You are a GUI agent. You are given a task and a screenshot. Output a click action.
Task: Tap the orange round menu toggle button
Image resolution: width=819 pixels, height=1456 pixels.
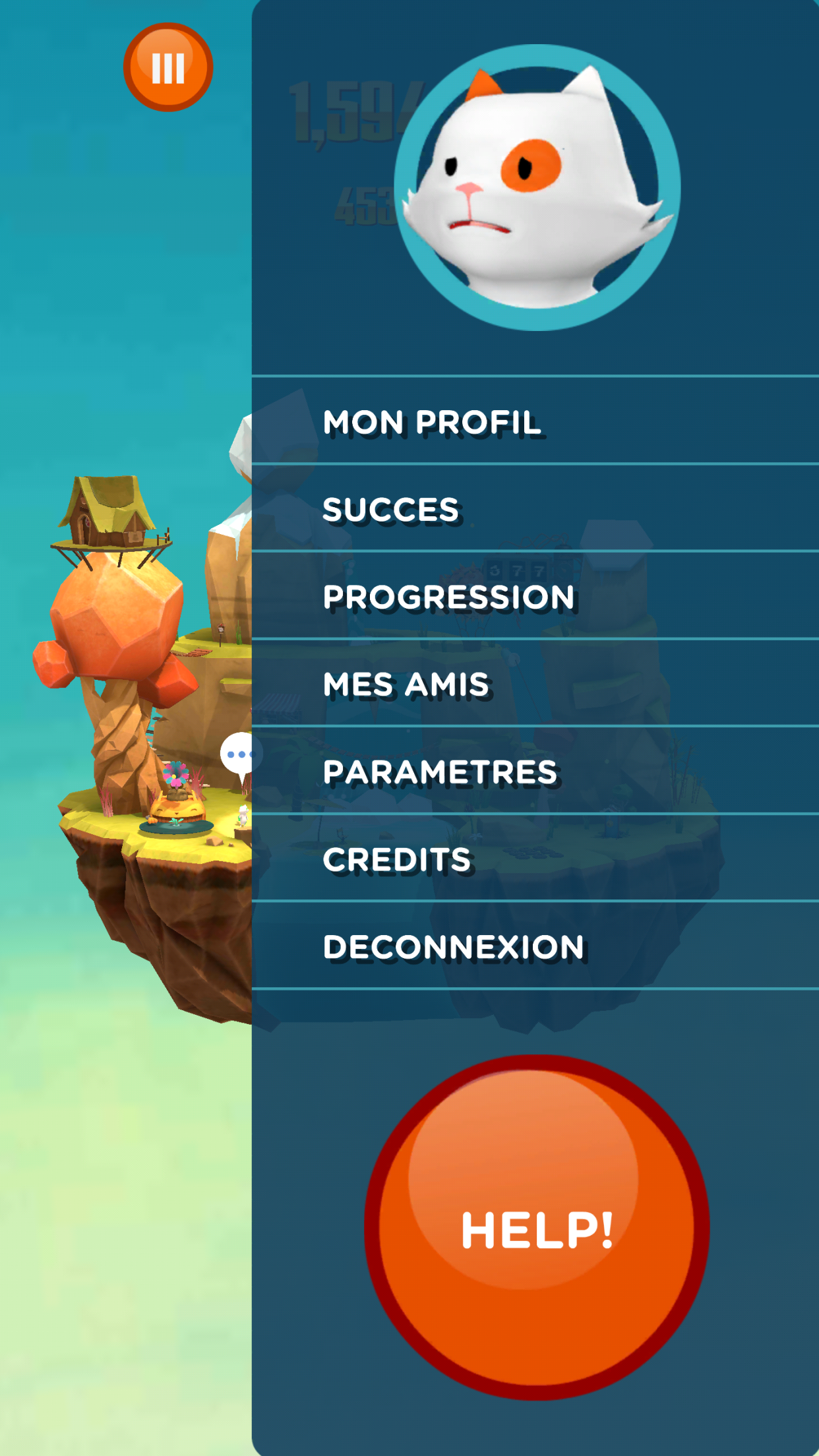point(168,67)
